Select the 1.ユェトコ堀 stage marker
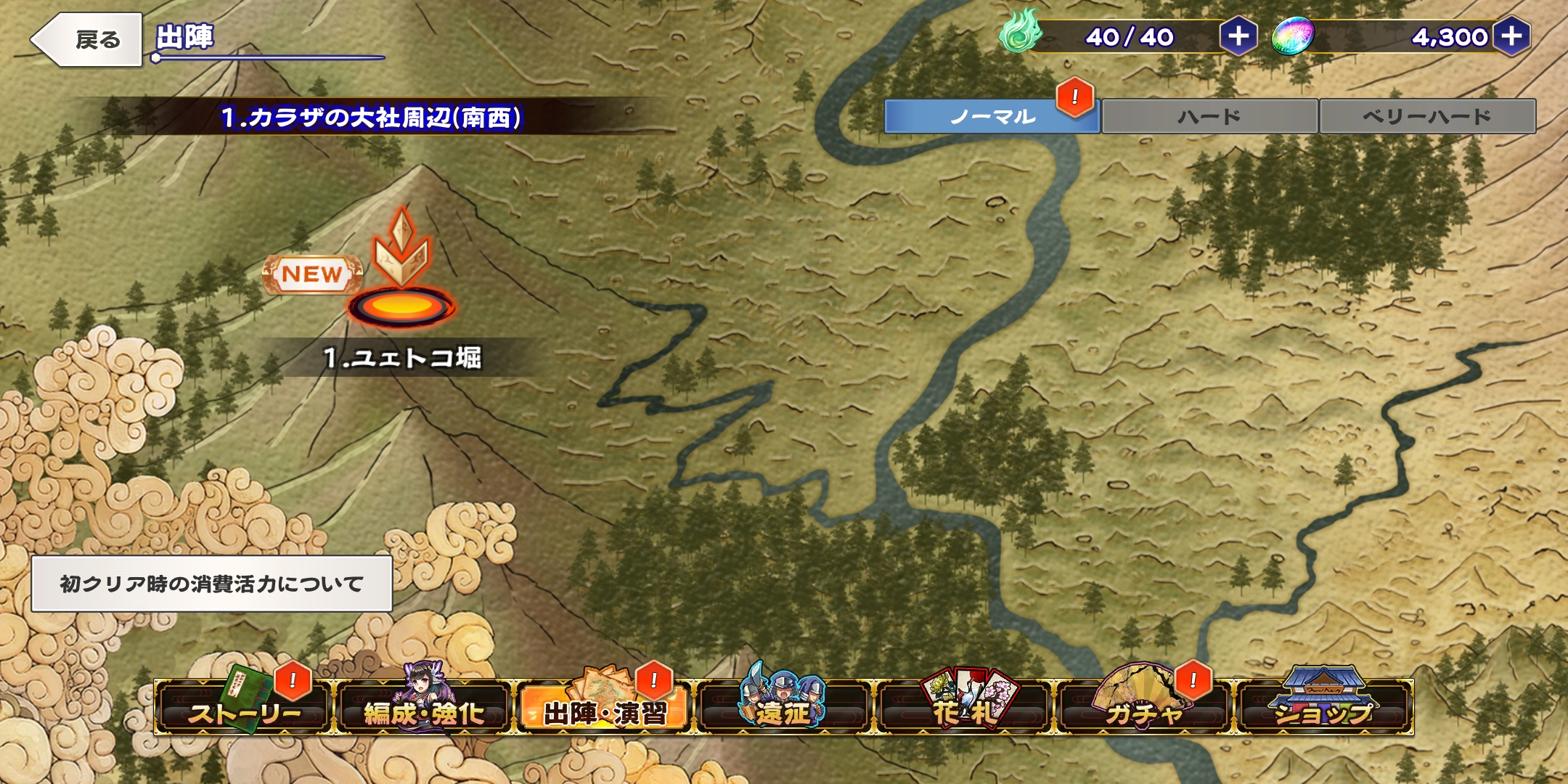1568x784 pixels. point(401,306)
